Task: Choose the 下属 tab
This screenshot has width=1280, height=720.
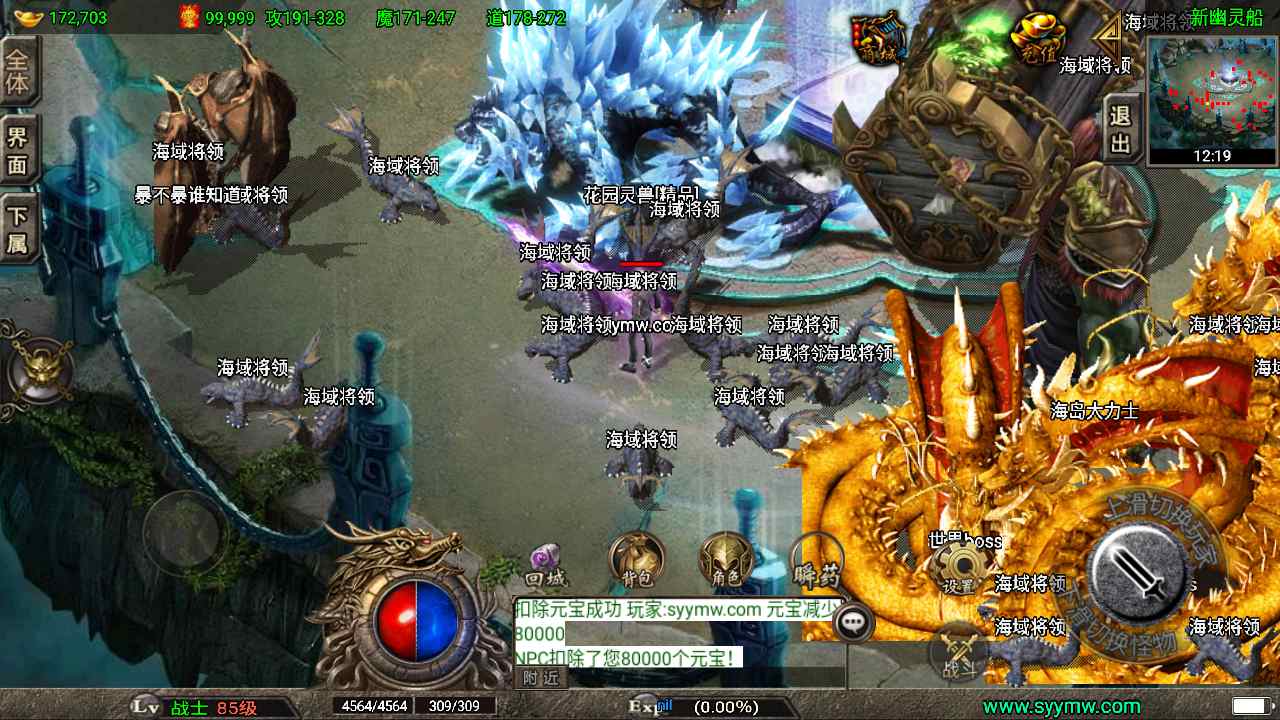Action: 18,229
